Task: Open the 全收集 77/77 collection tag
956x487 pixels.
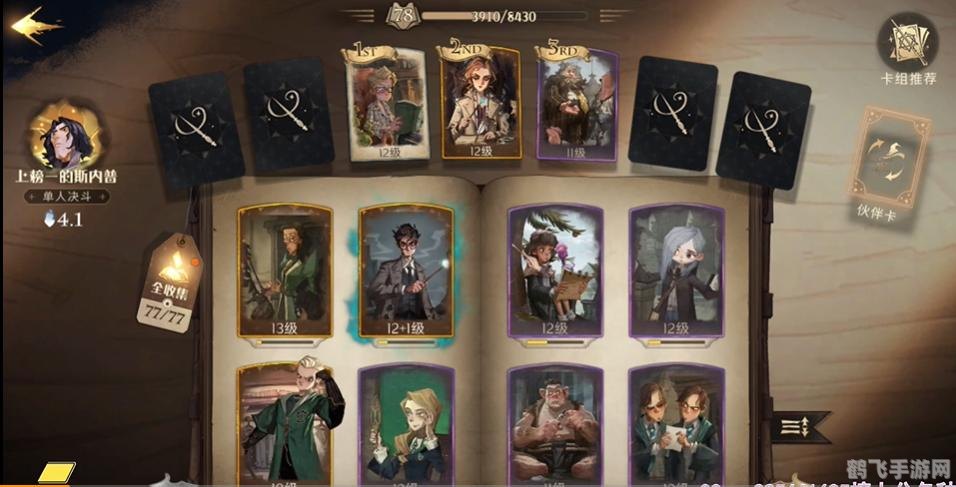Action: (167, 287)
